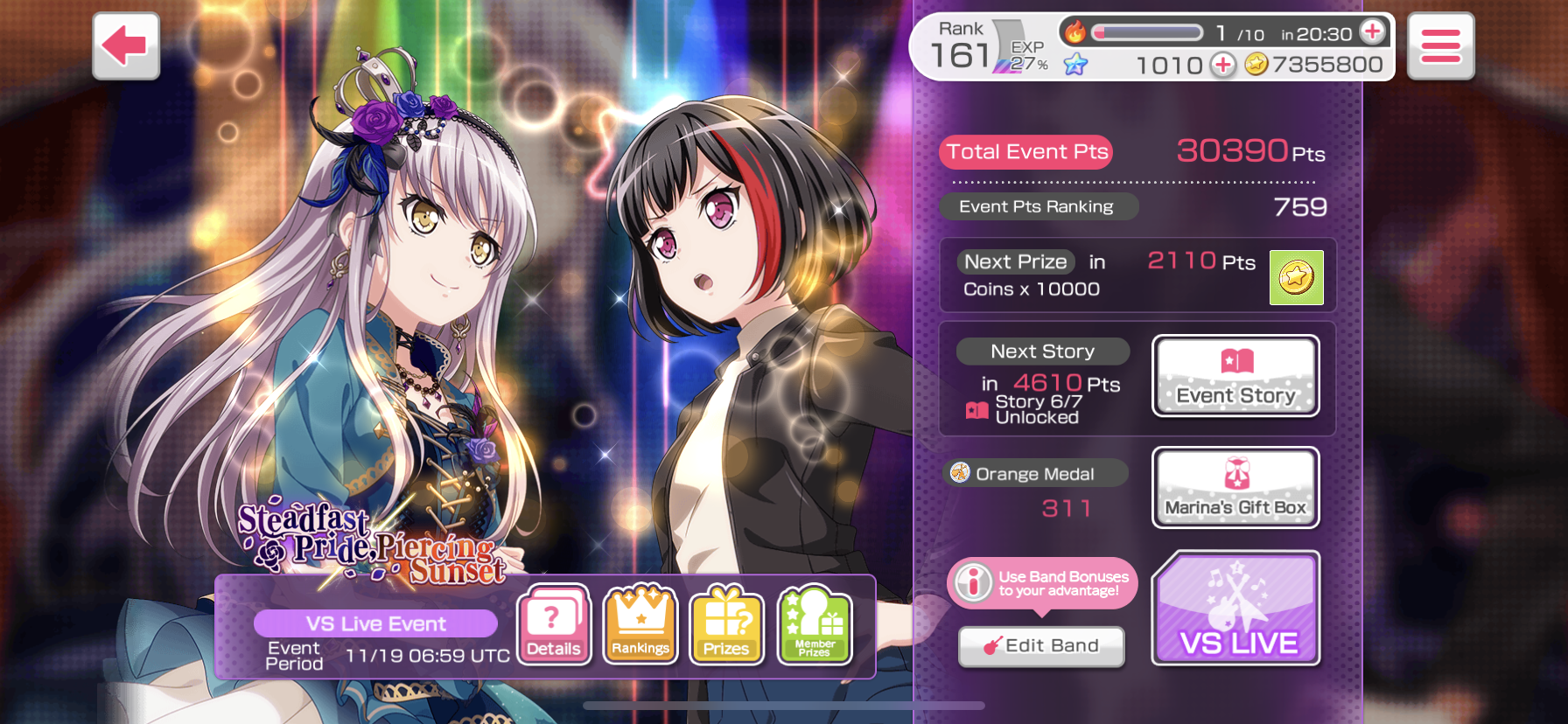Open the hamburger menu
Screen dimensions: 1568x724
[x=1440, y=46]
